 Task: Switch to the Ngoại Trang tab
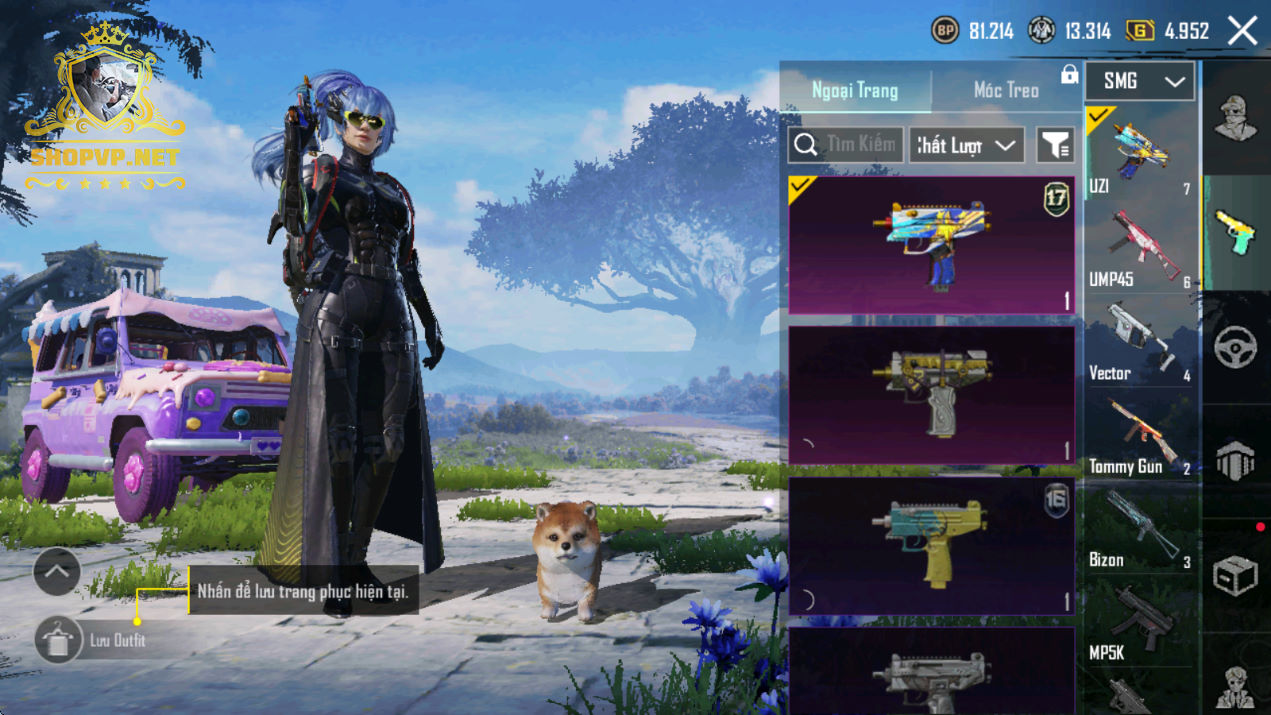tap(855, 90)
